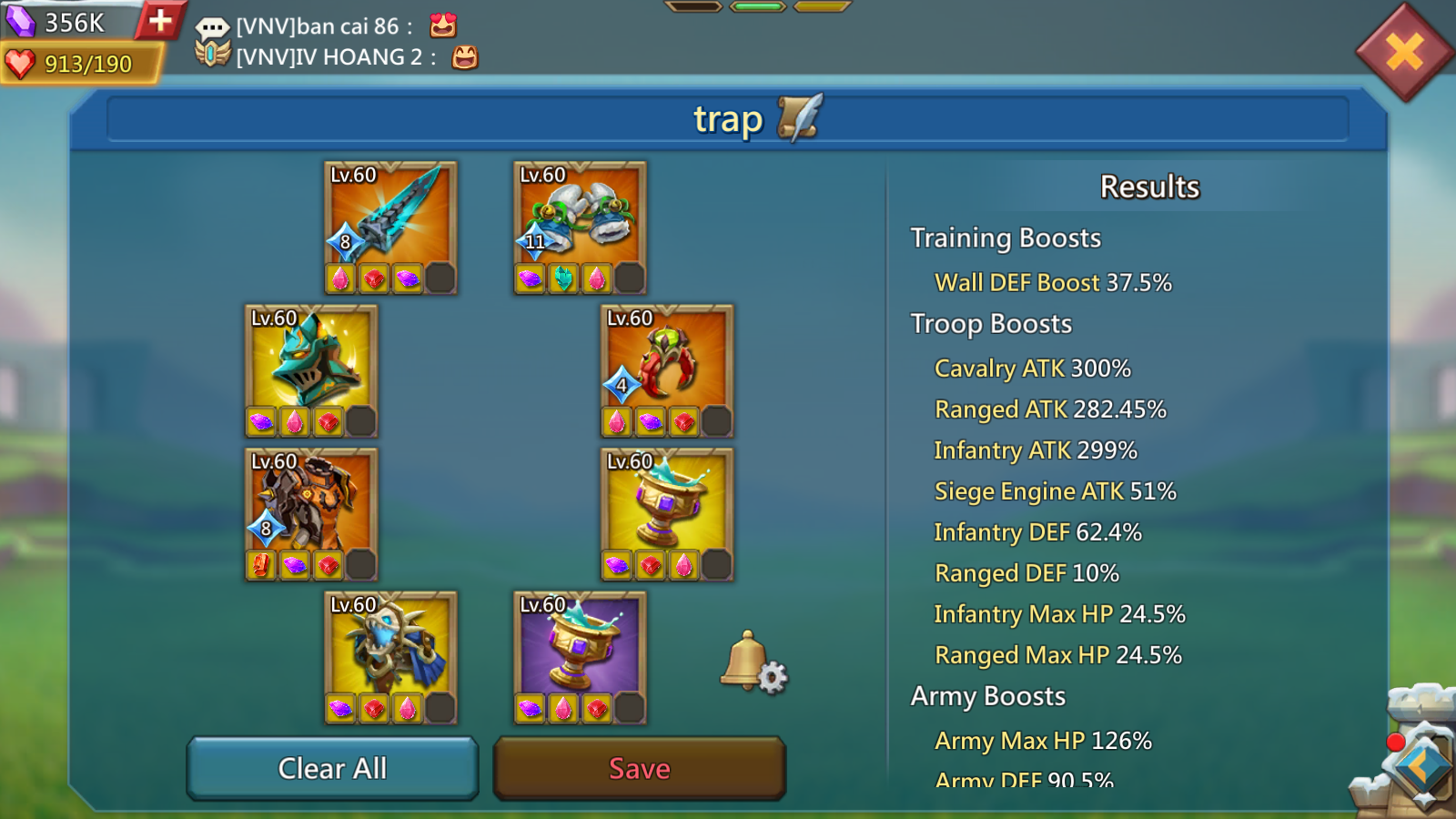The height and width of the screenshot is (819, 1456).
Task: Select the Lv.60 white boots slot
Action: tap(580, 217)
